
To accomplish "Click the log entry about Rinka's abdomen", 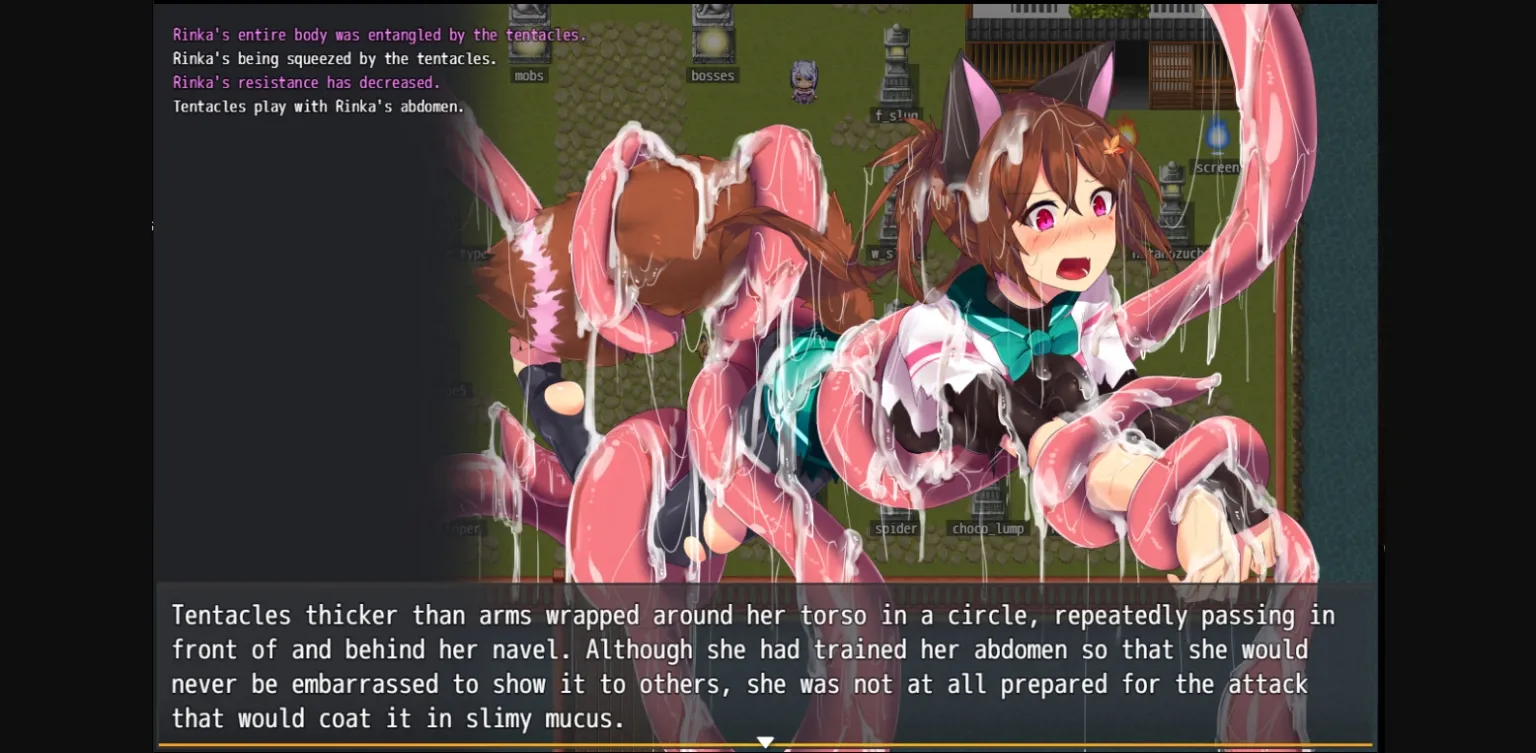I will point(318,106).
